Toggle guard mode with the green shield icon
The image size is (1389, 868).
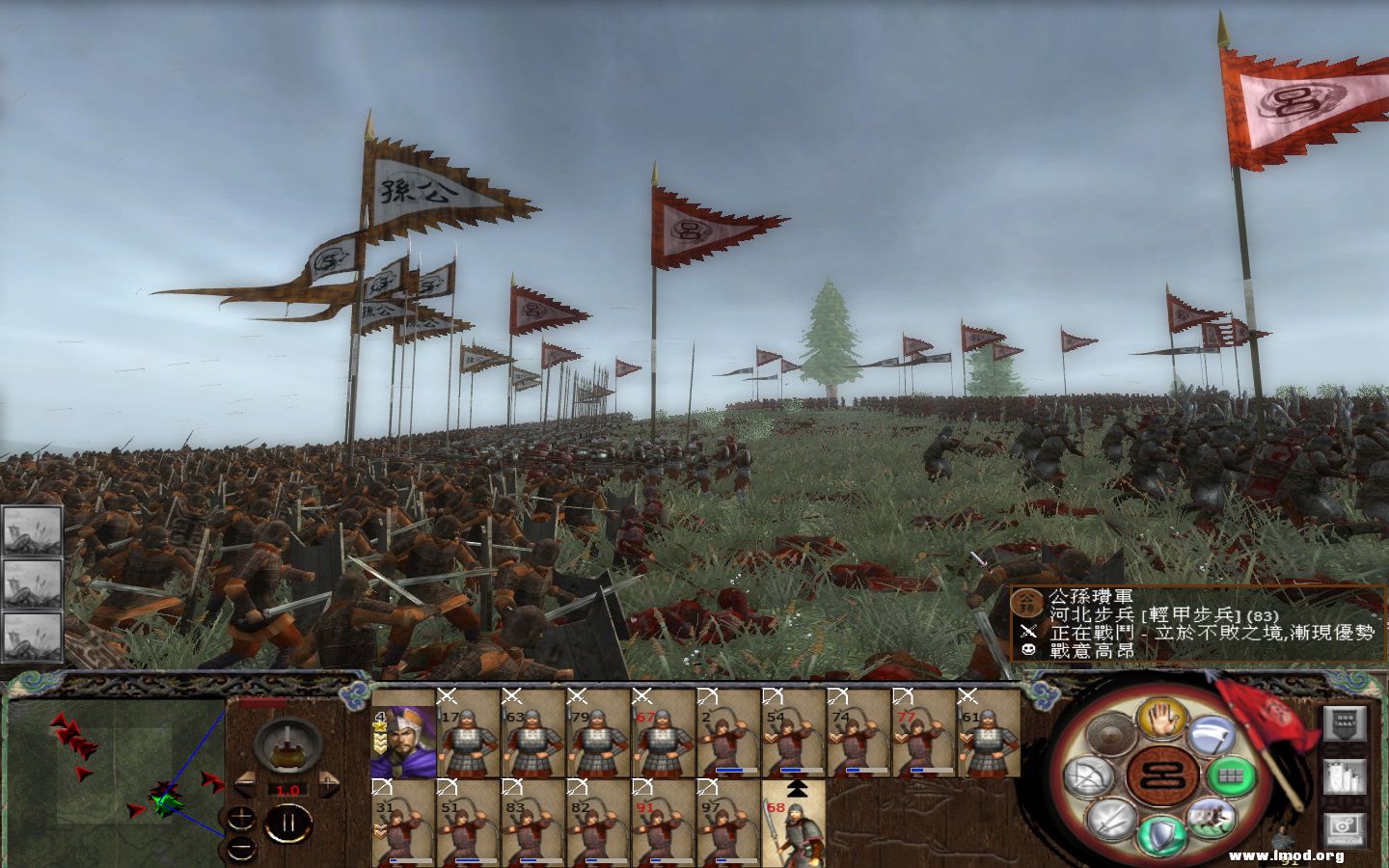[x=1159, y=835]
